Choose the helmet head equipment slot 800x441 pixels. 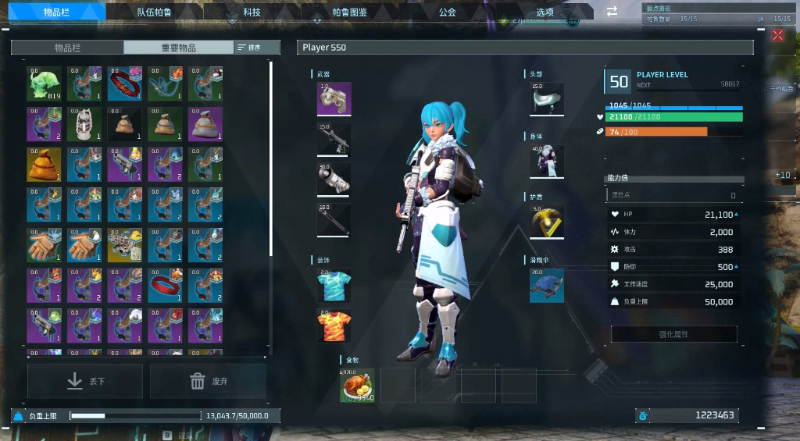(x=547, y=99)
